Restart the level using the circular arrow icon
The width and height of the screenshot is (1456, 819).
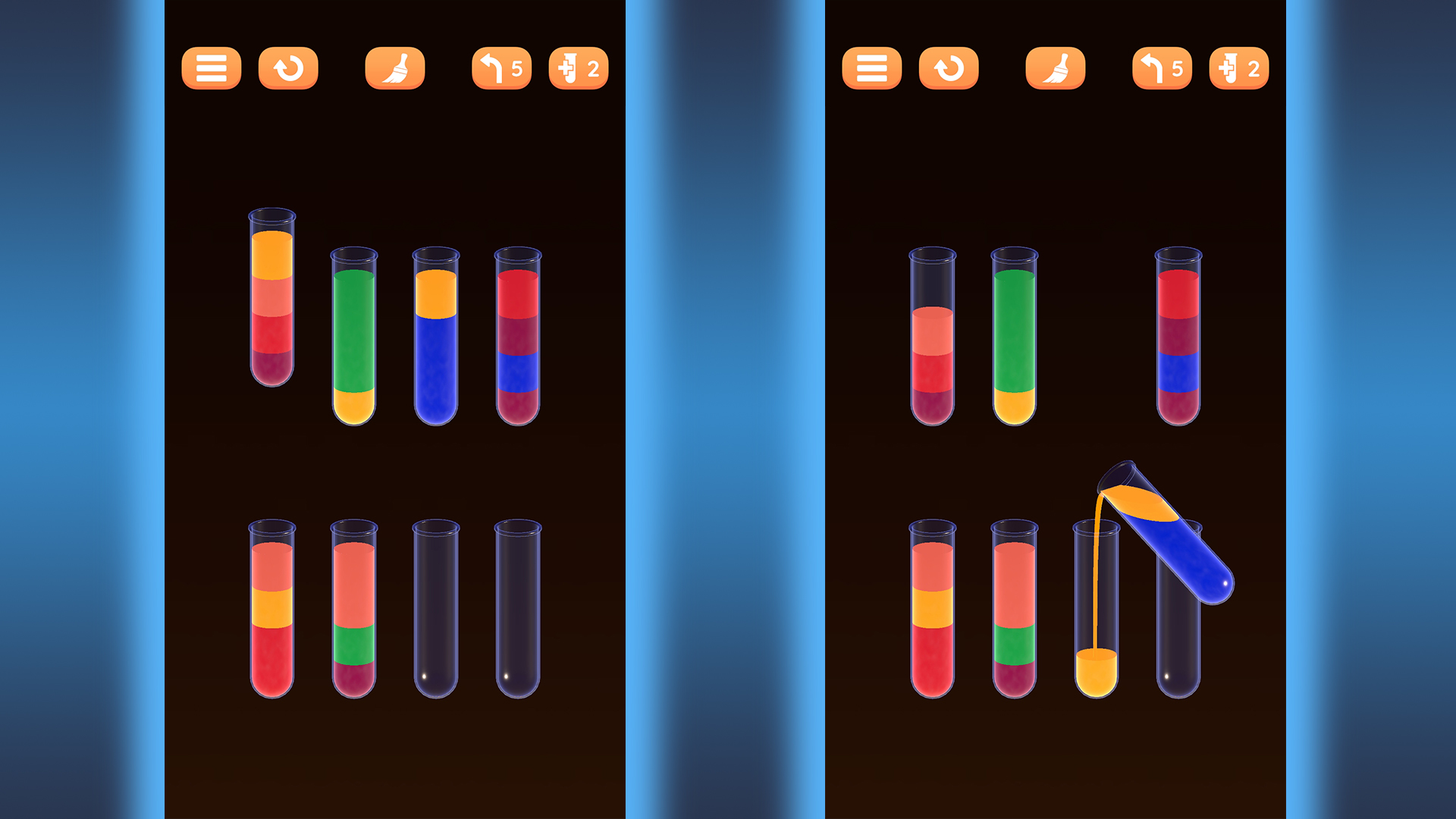click(x=288, y=68)
